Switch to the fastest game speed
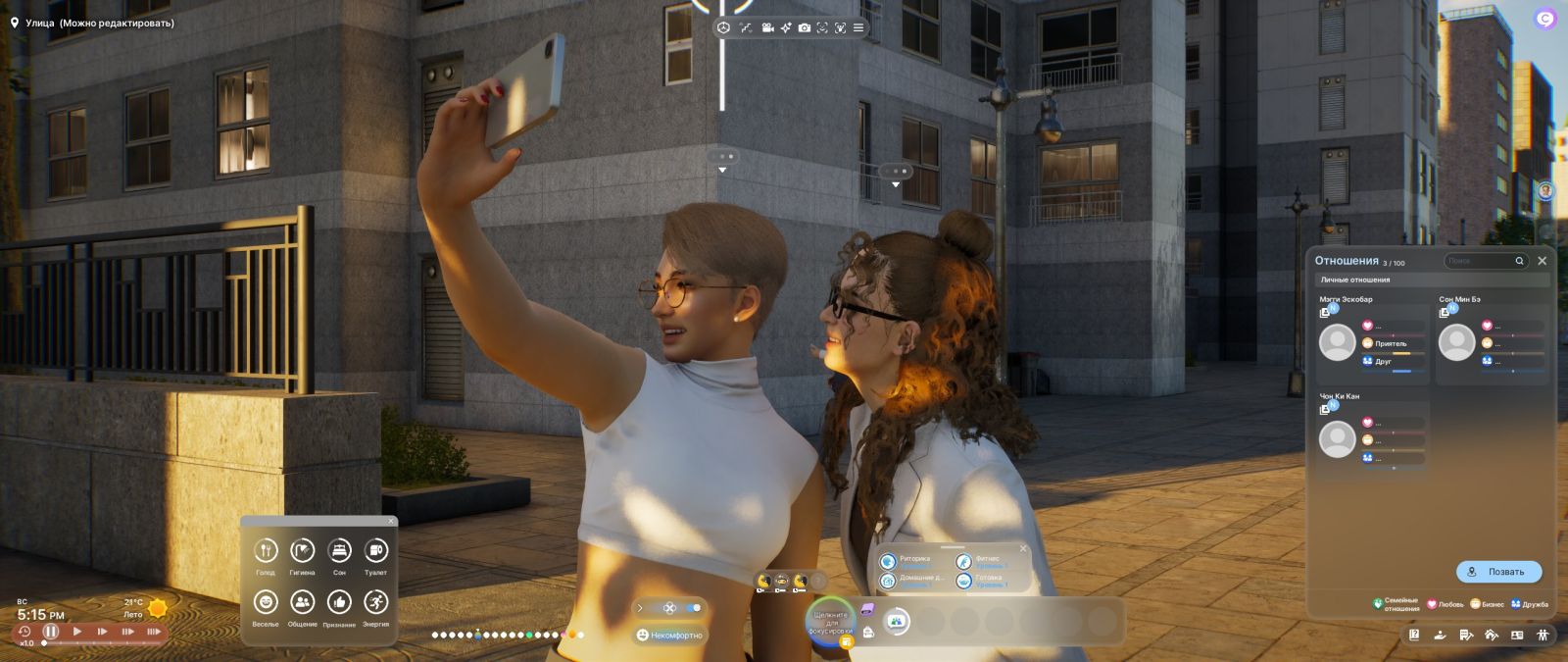This screenshot has width=1568, height=662. (153, 632)
